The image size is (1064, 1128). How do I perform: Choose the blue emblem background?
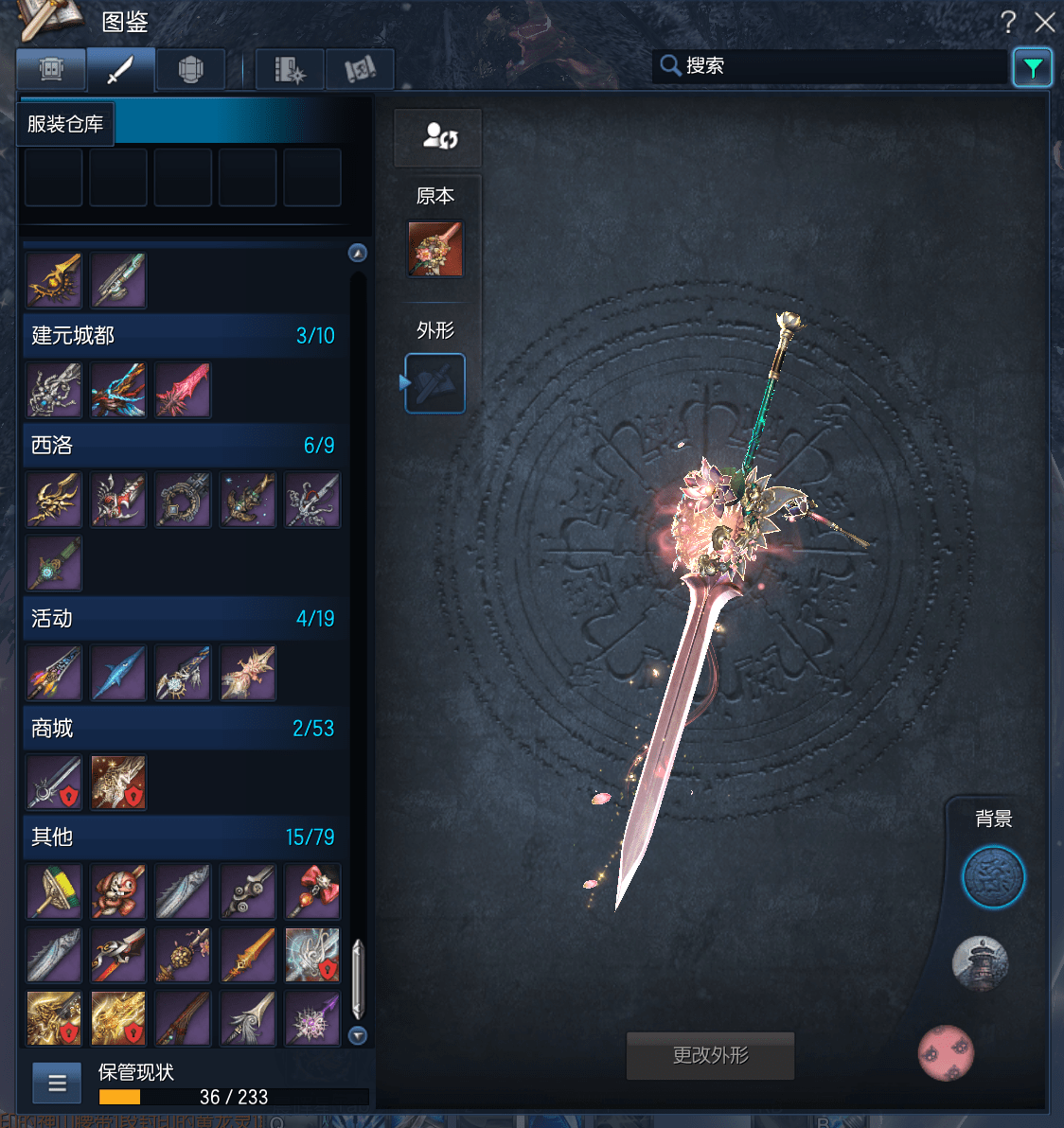993,877
